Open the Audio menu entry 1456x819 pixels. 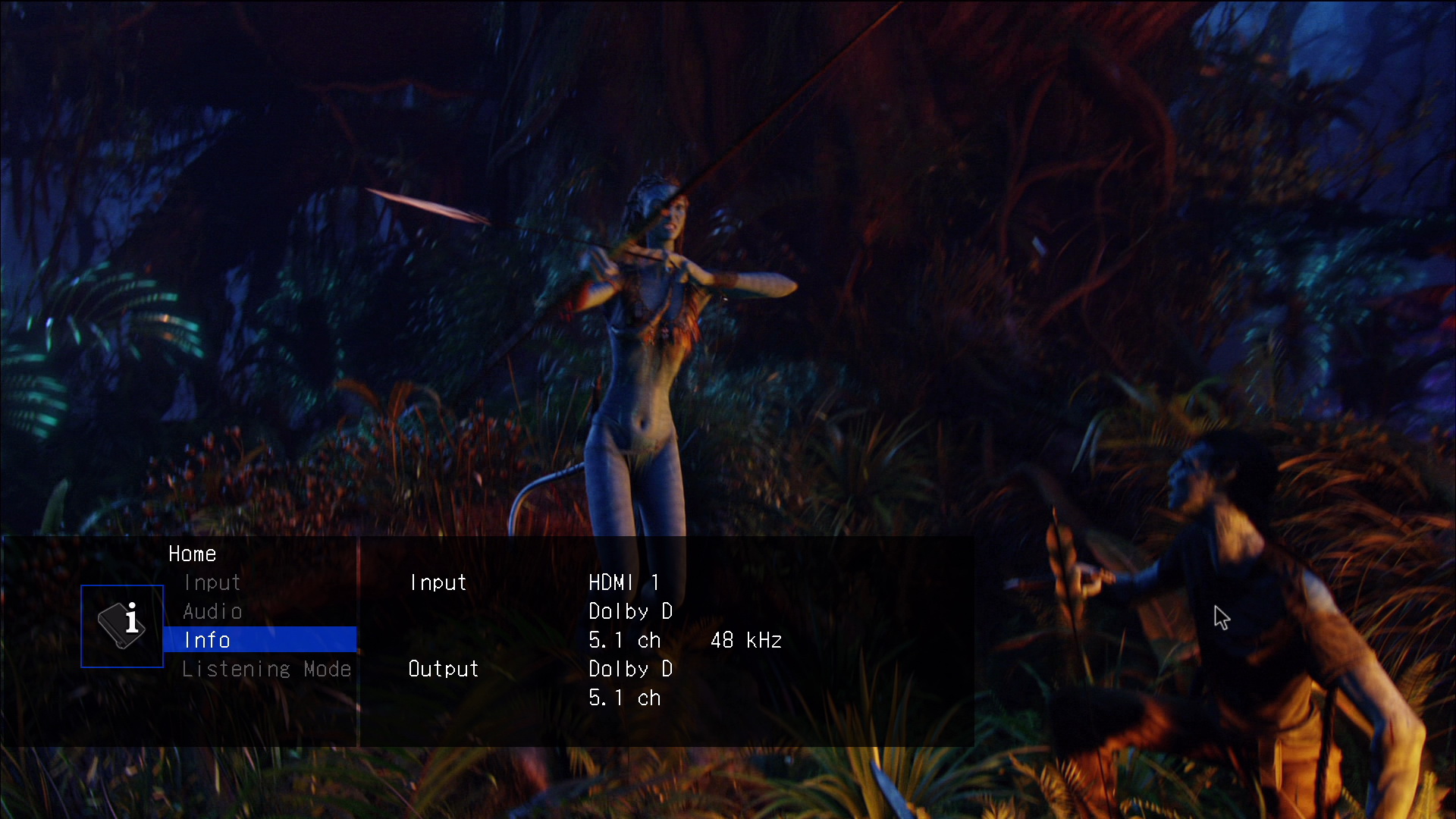click(212, 611)
